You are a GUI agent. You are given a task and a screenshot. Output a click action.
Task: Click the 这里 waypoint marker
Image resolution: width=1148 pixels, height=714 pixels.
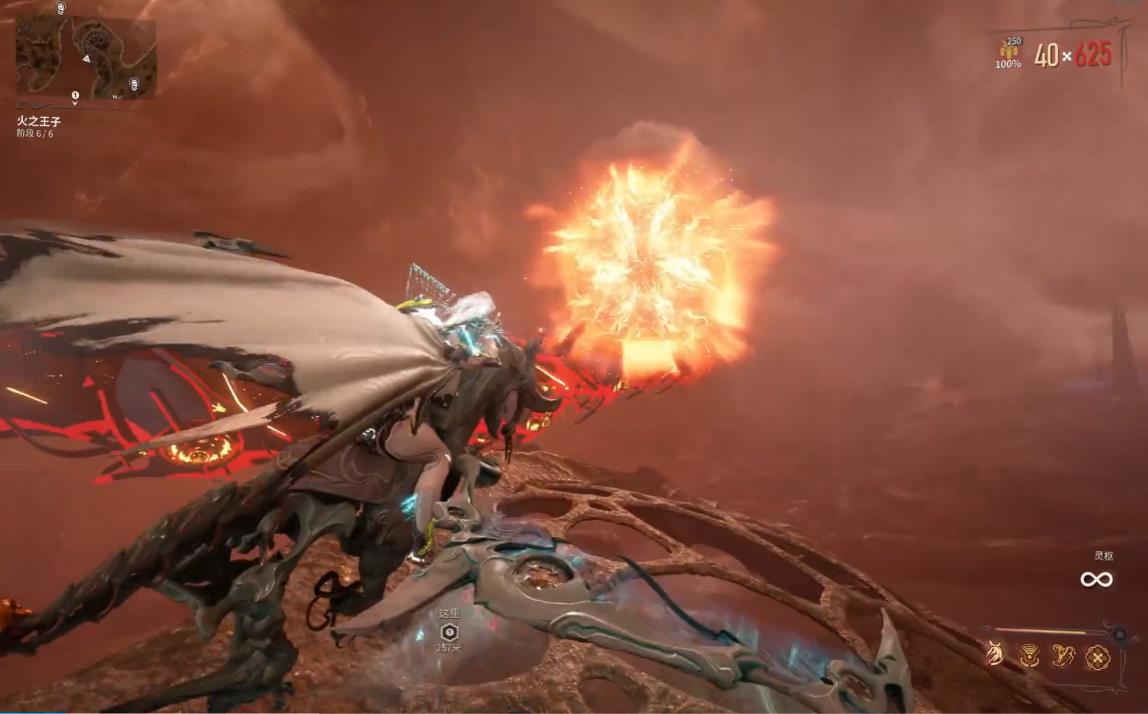point(449,632)
